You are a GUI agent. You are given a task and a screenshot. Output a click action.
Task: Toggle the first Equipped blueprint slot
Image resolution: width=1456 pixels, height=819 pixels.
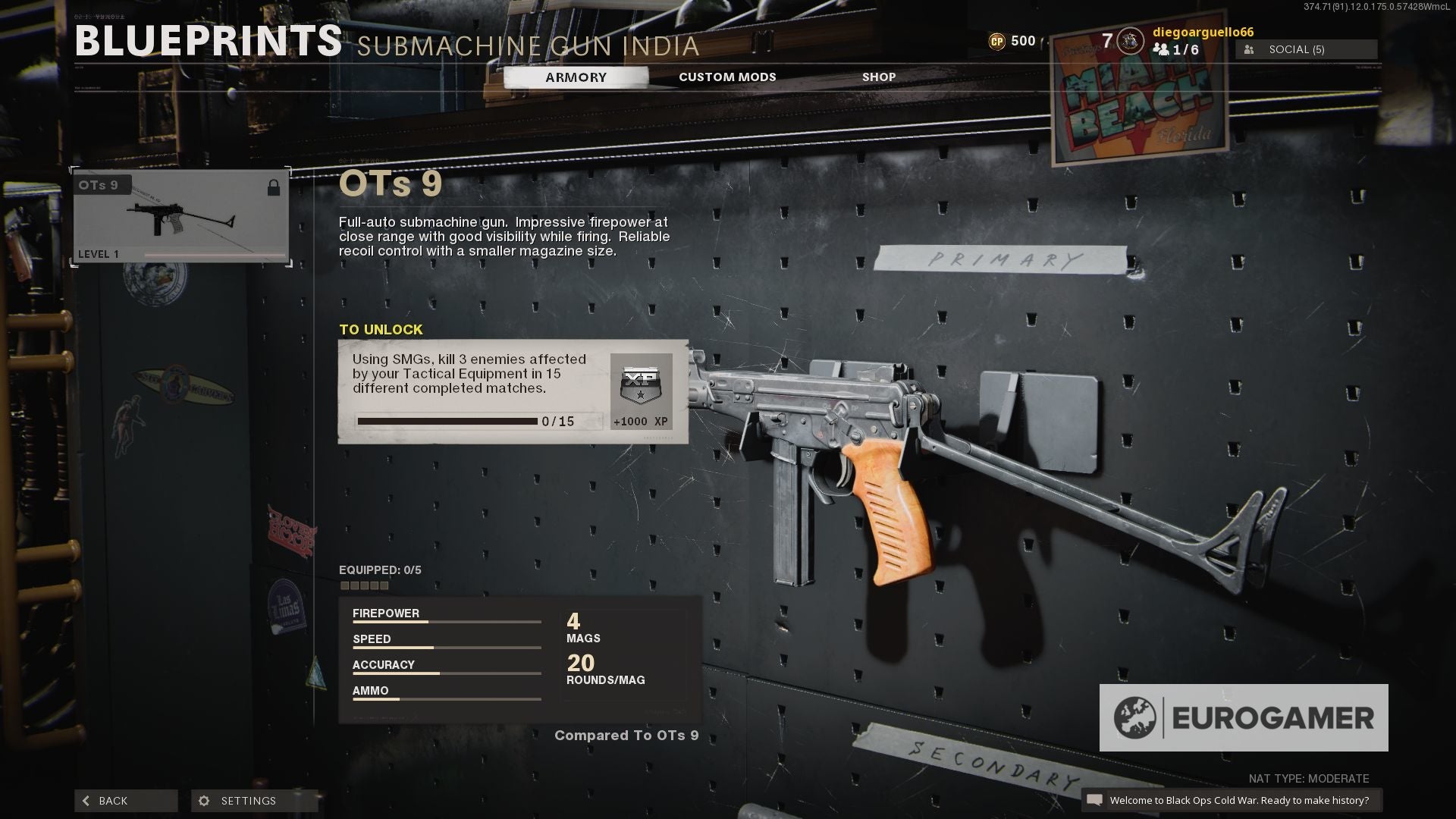[x=345, y=585]
